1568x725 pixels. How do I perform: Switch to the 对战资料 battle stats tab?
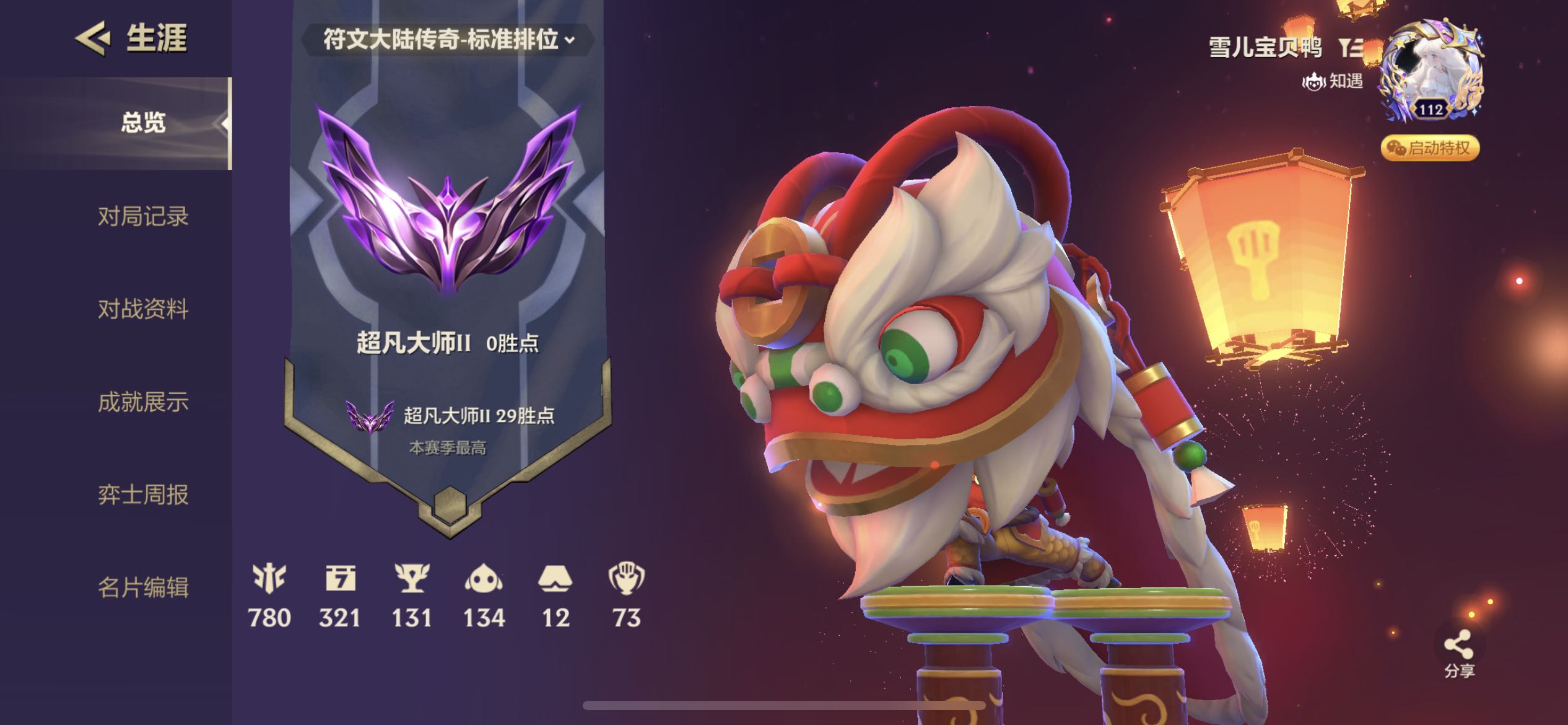click(x=143, y=309)
